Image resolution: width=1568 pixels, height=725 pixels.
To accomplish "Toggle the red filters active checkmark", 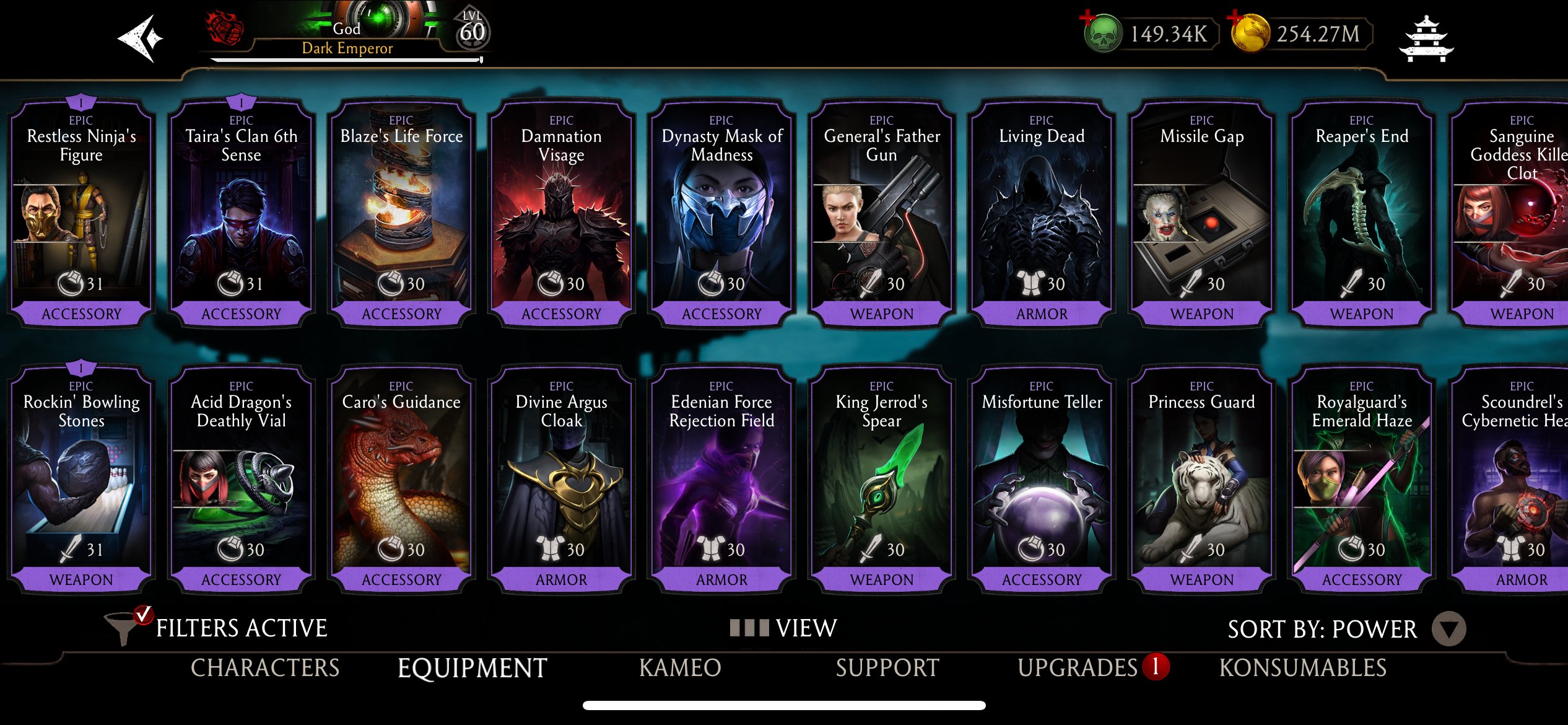I will tap(144, 616).
